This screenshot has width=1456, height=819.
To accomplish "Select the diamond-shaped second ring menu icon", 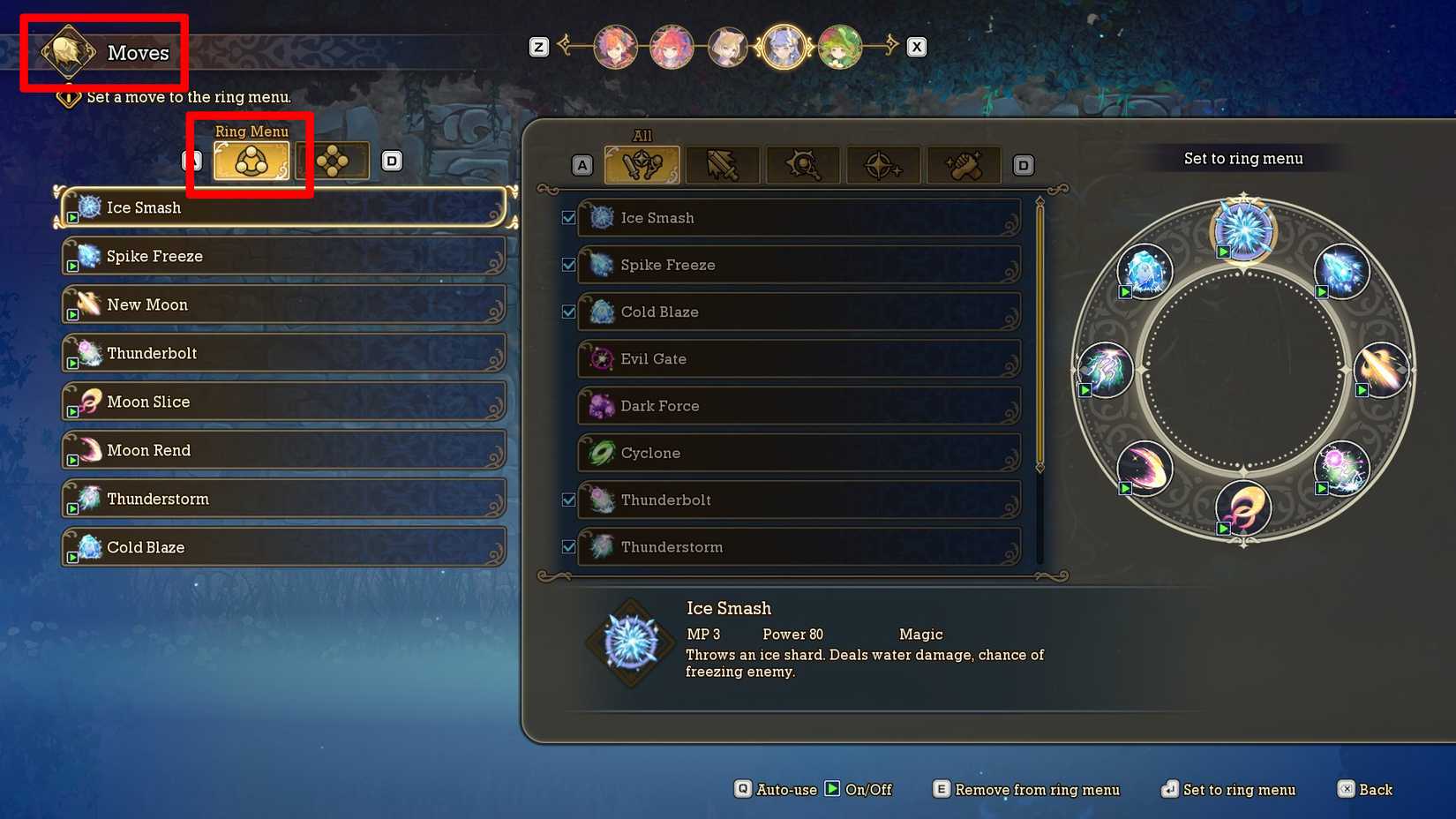I will (x=334, y=159).
